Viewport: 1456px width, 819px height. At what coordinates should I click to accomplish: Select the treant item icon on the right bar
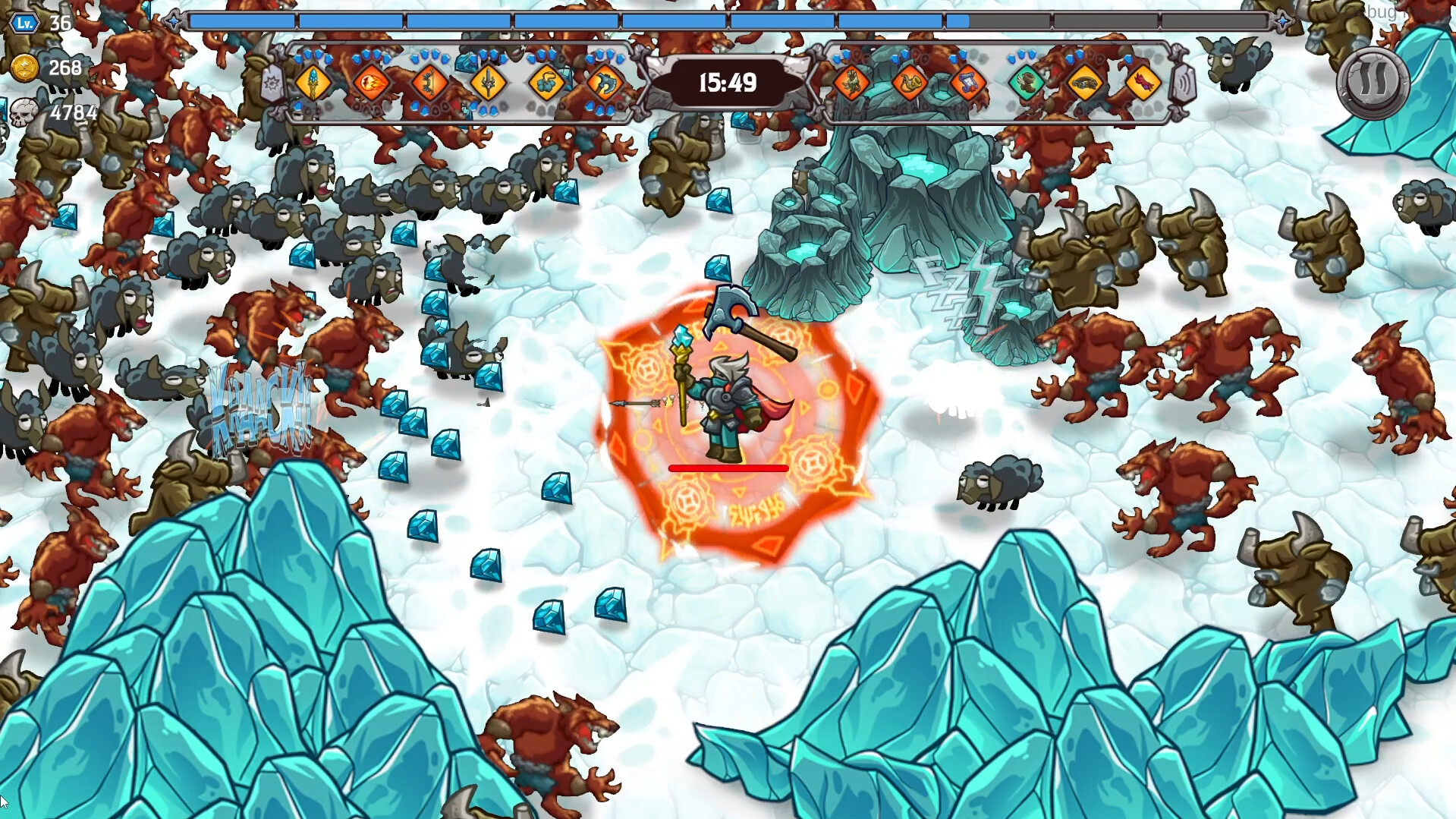tap(853, 85)
